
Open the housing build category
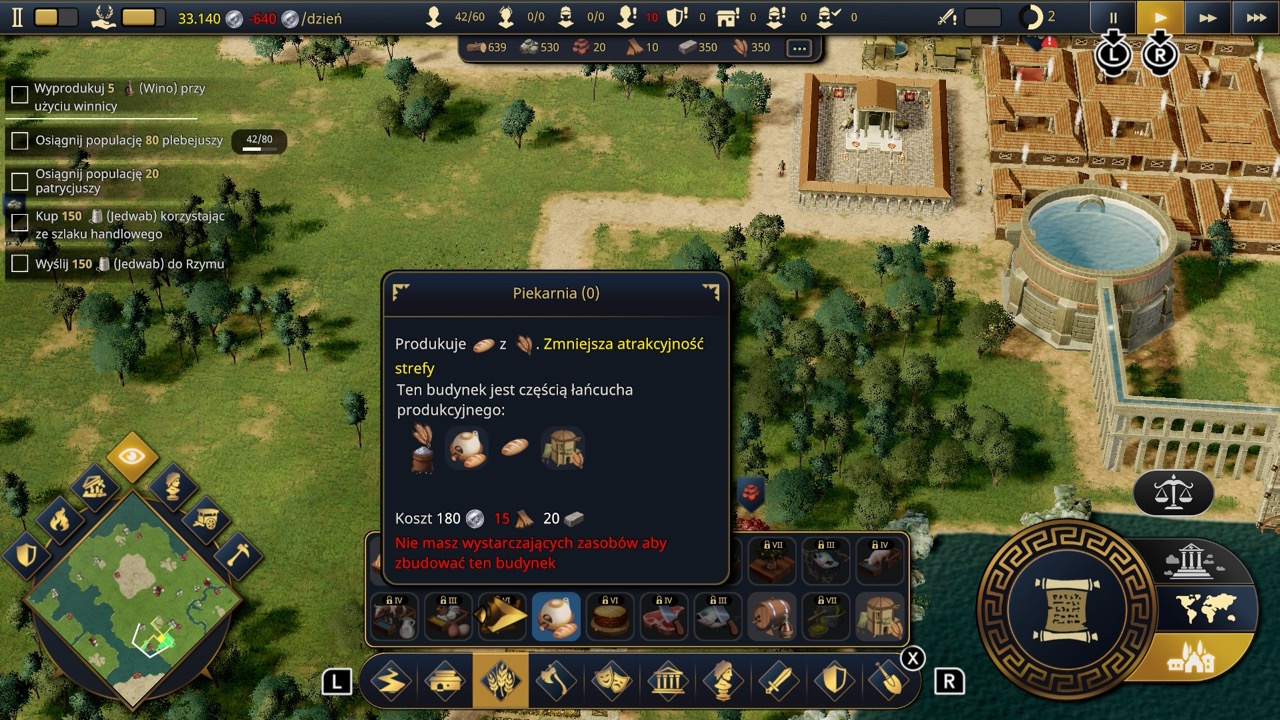coord(445,682)
